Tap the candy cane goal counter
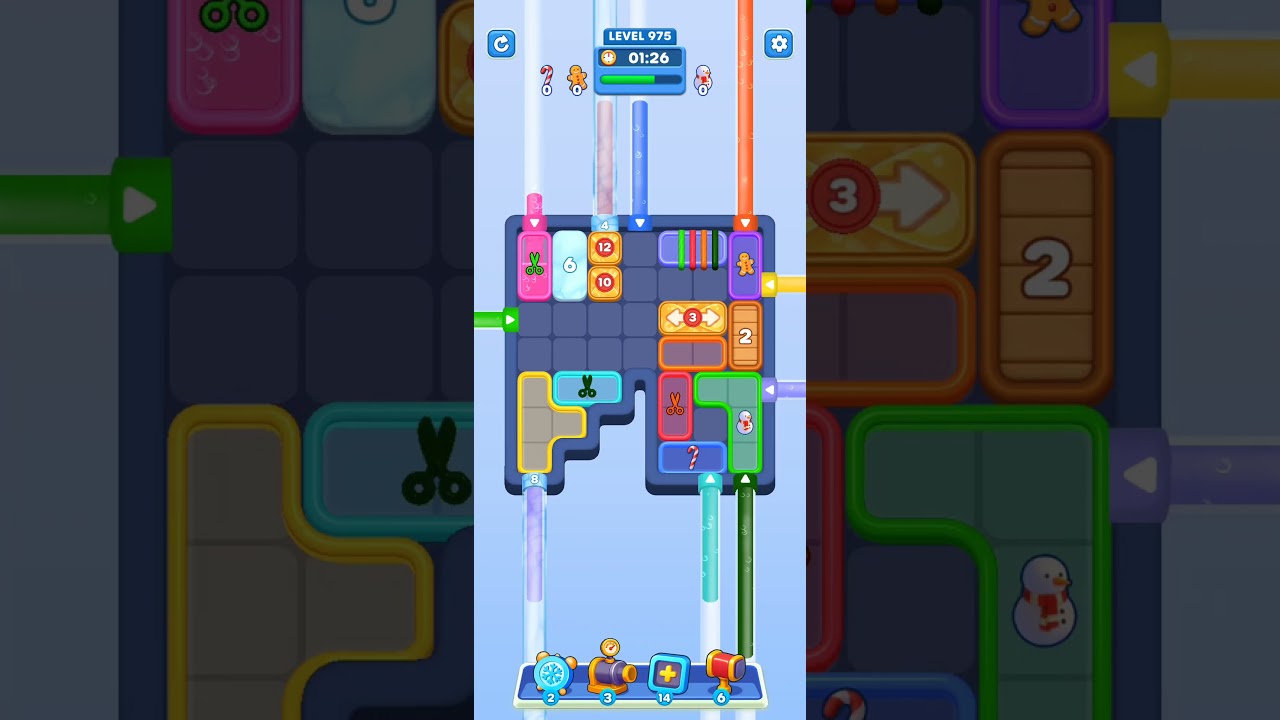The height and width of the screenshot is (720, 1280). pos(547,78)
